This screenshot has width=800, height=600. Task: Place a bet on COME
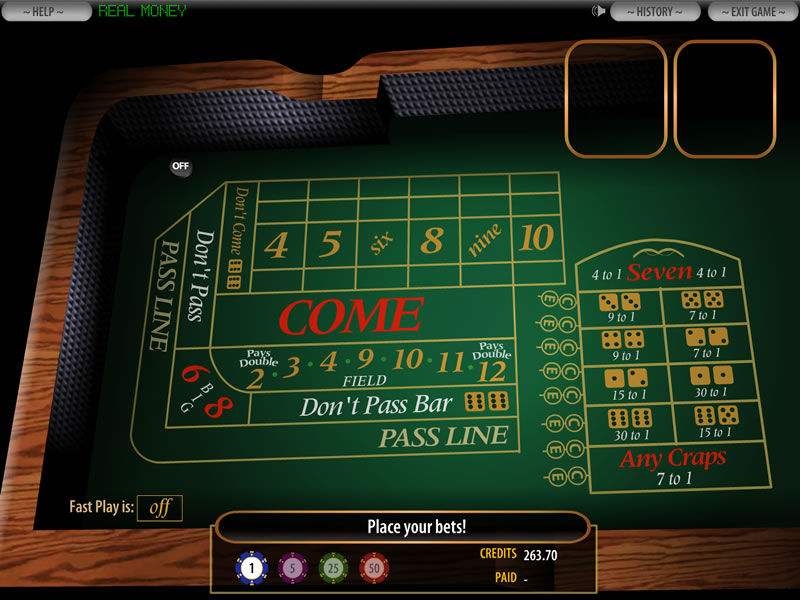click(350, 315)
